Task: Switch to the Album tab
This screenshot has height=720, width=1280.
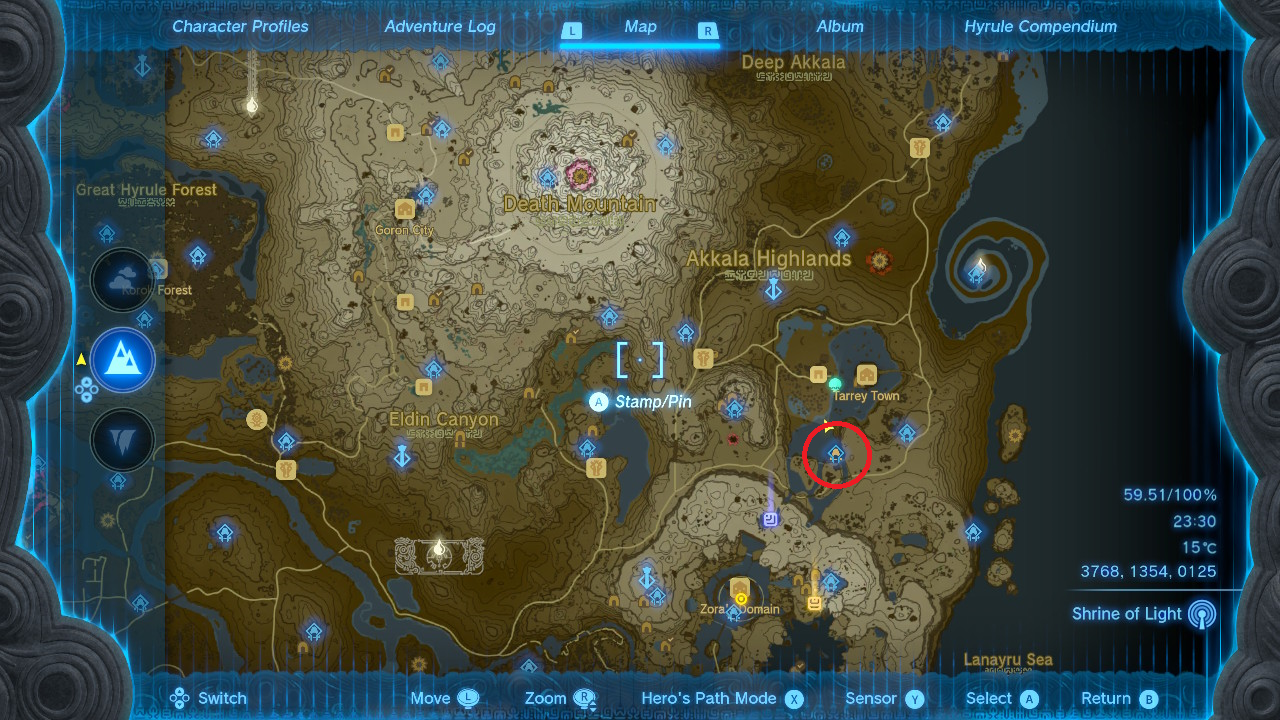Action: coord(840,27)
